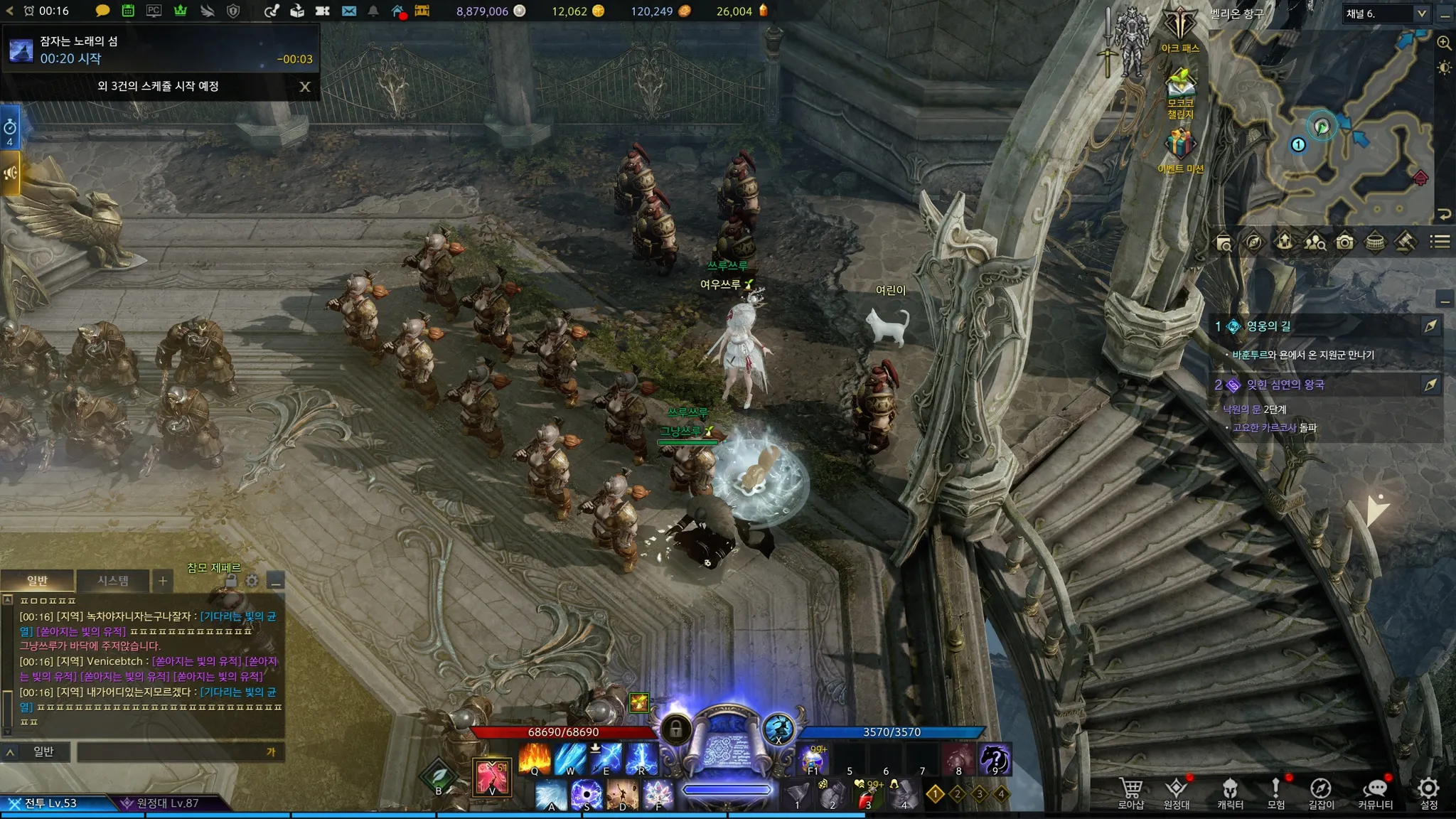Open the Guide compass menu

coord(1321,791)
